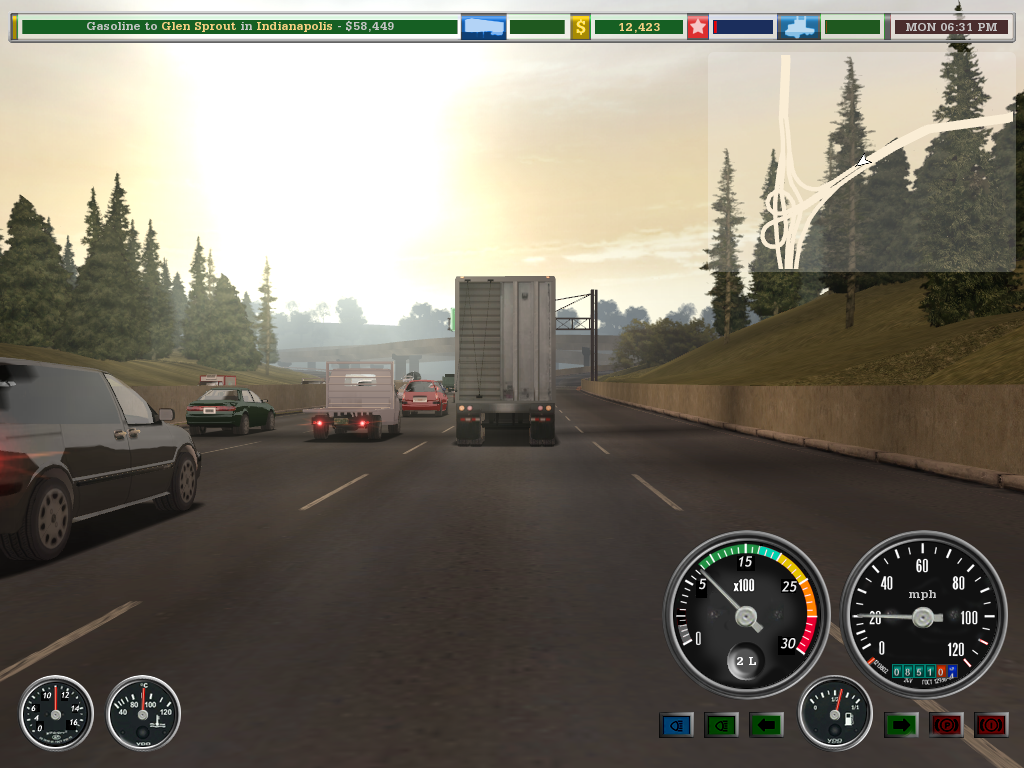The height and width of the screenshot is (768, 1024).
Task: Click the yellow dollar sign money icon
Action: coord(580,27)
